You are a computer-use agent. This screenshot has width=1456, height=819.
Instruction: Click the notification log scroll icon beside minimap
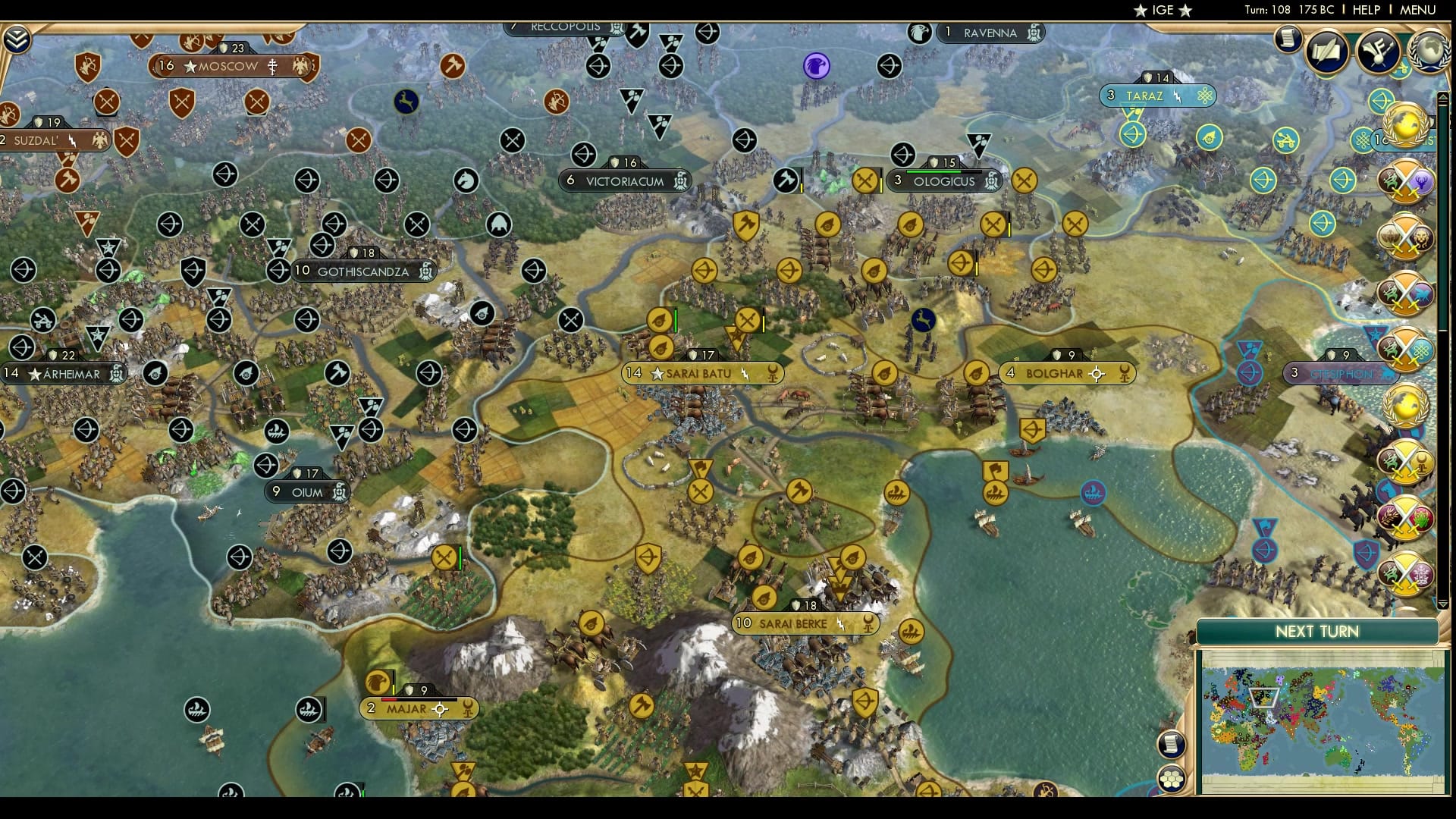pos(1171,744)
